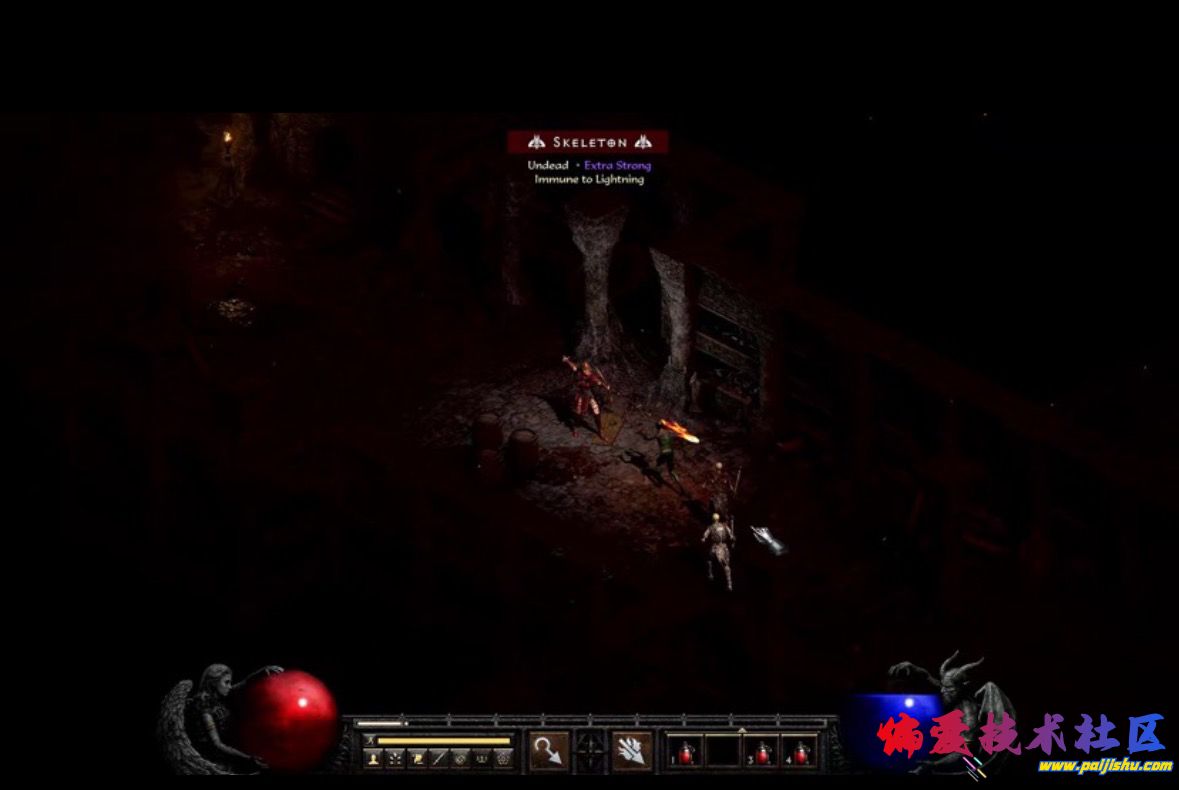Viewport: 1179px width, 790px height.
Task: Click the scroll icon in mini panel
Action: [416, 759]
